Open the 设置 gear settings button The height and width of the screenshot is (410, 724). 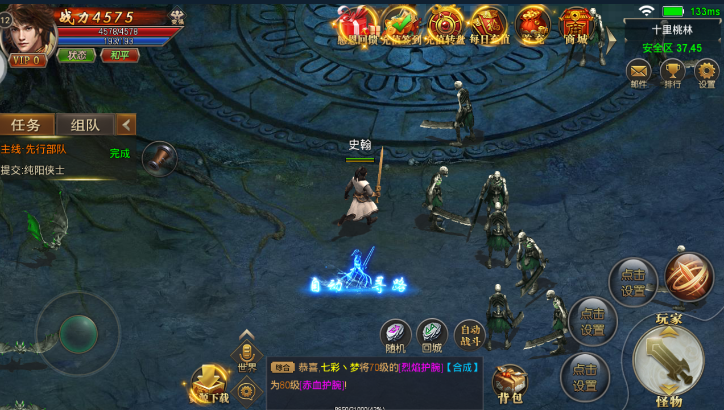[x=707, y=73]
